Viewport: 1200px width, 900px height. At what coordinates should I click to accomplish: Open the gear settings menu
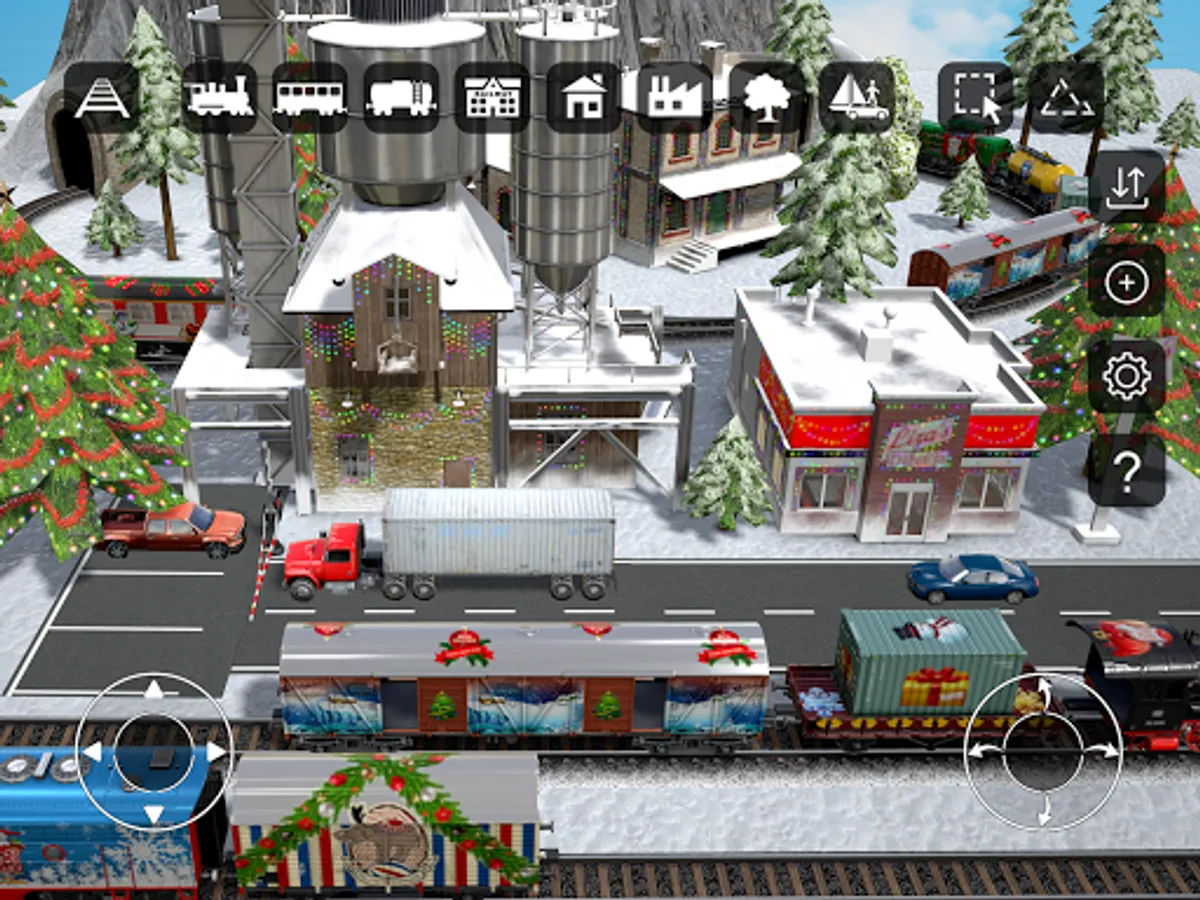[1127, 376]
